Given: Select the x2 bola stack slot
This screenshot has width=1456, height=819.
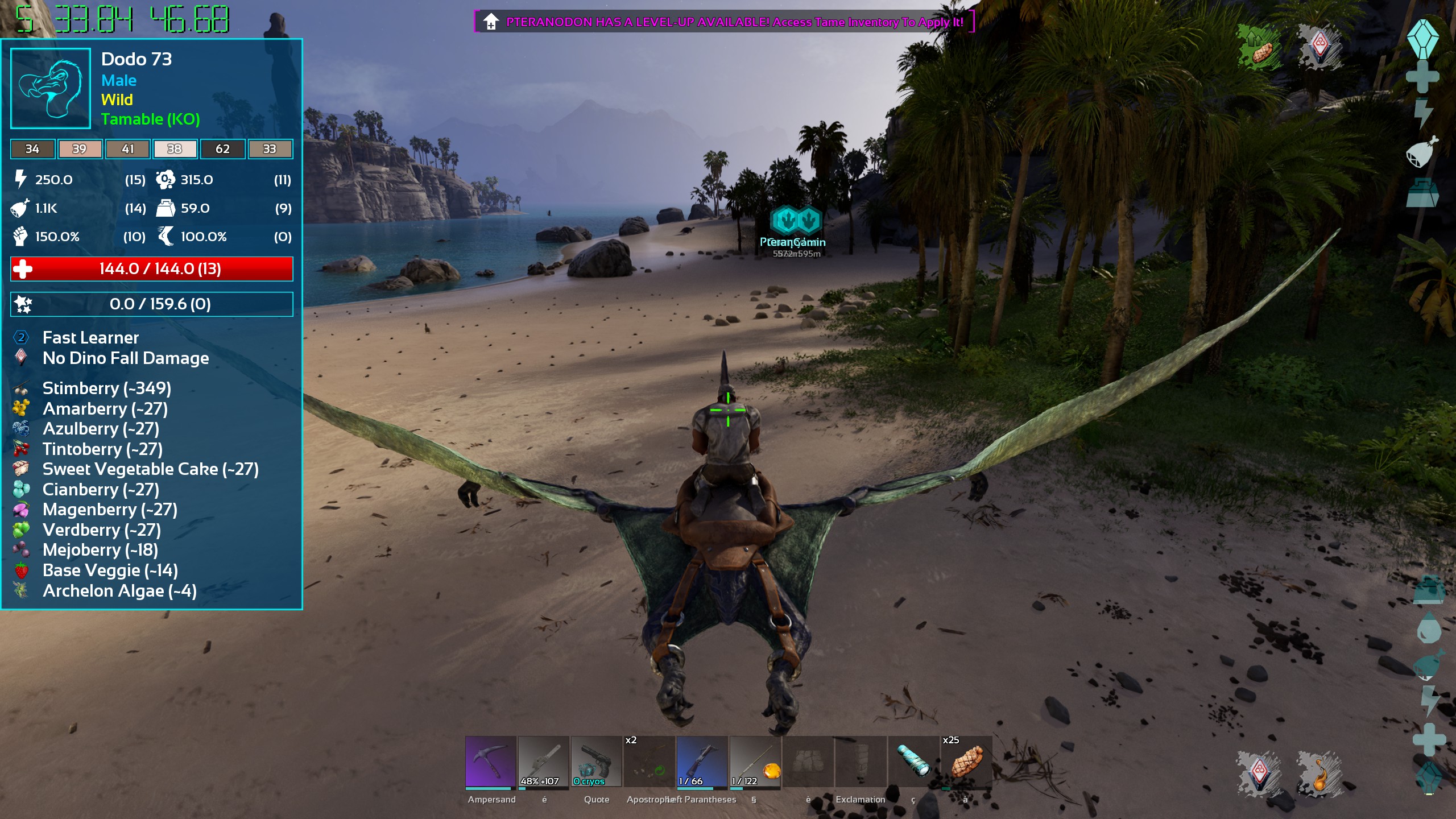Looking at the screenshot, I should (x=649, y=762).
